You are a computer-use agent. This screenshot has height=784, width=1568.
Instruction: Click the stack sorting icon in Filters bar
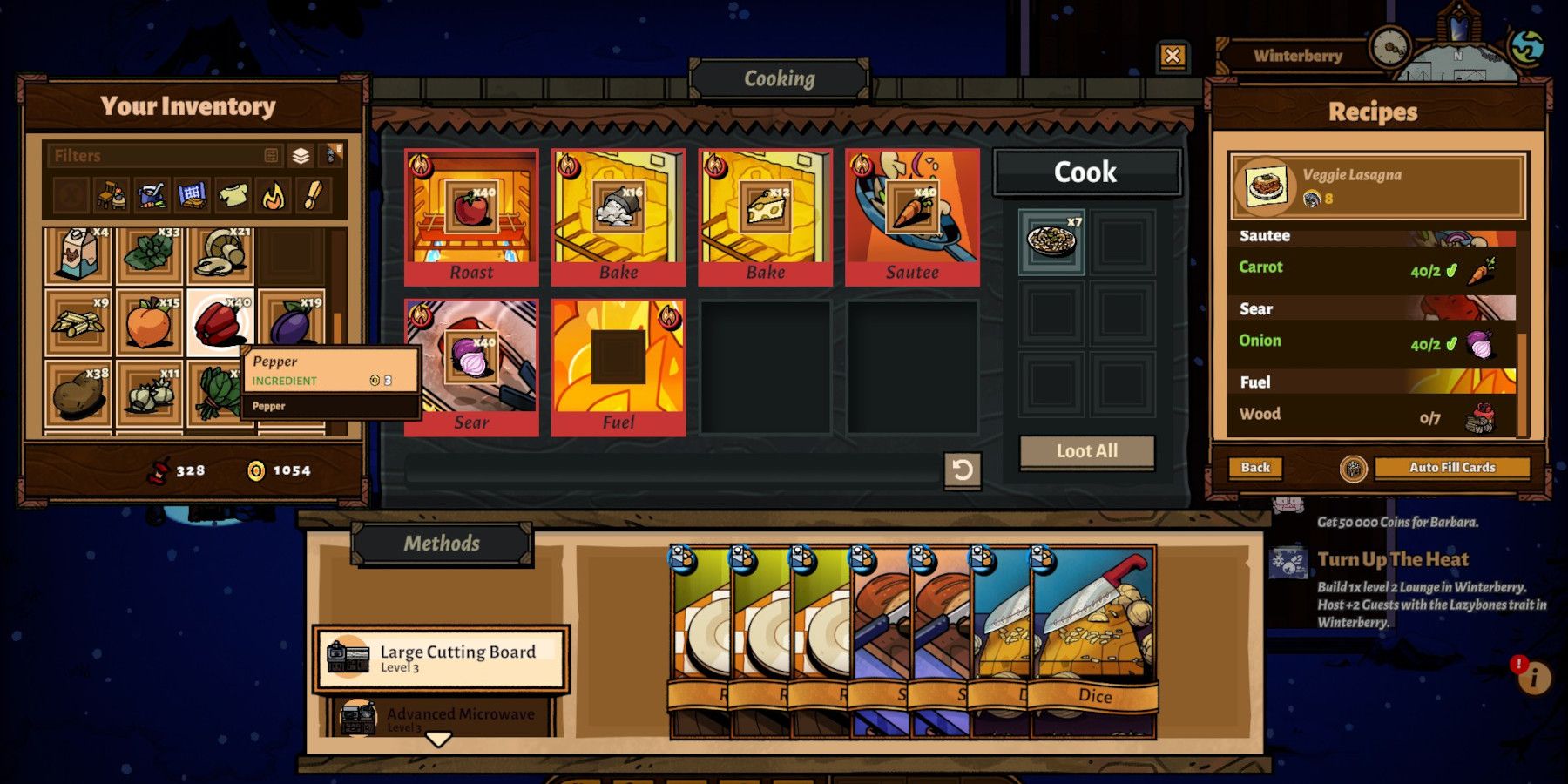[301, 157]
